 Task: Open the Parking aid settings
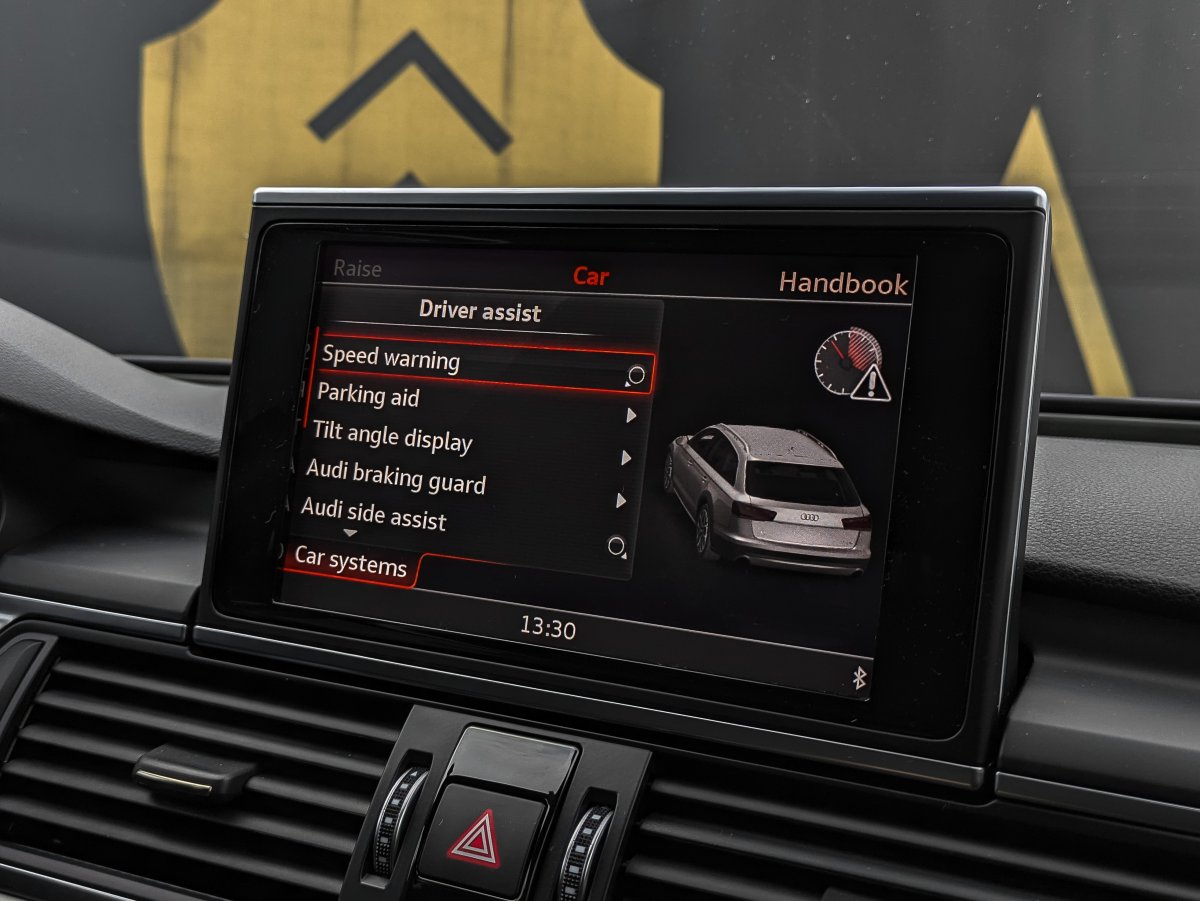[369, 396]
